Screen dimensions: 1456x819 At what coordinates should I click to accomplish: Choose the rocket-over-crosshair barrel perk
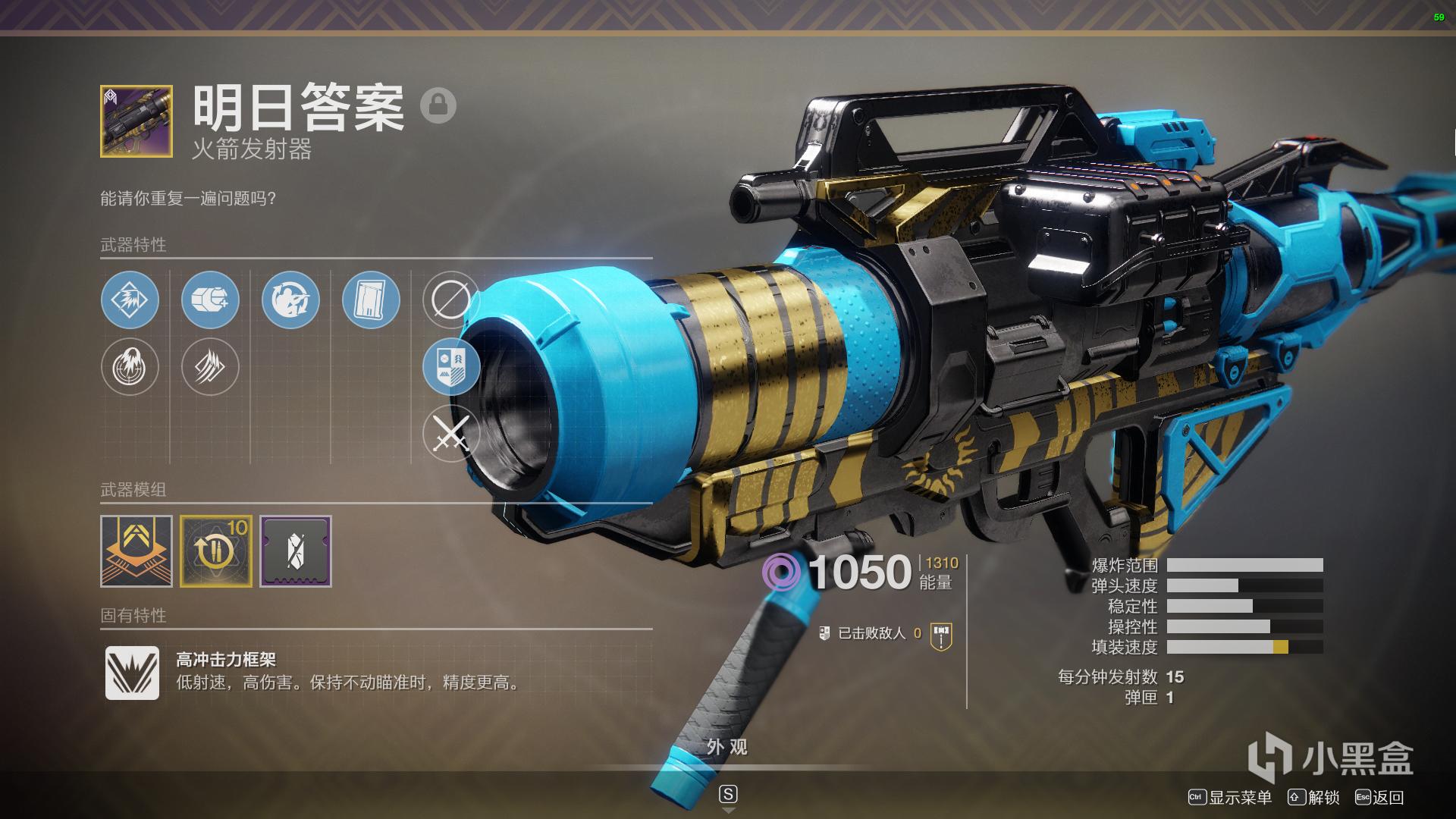[x=130, y=367]
